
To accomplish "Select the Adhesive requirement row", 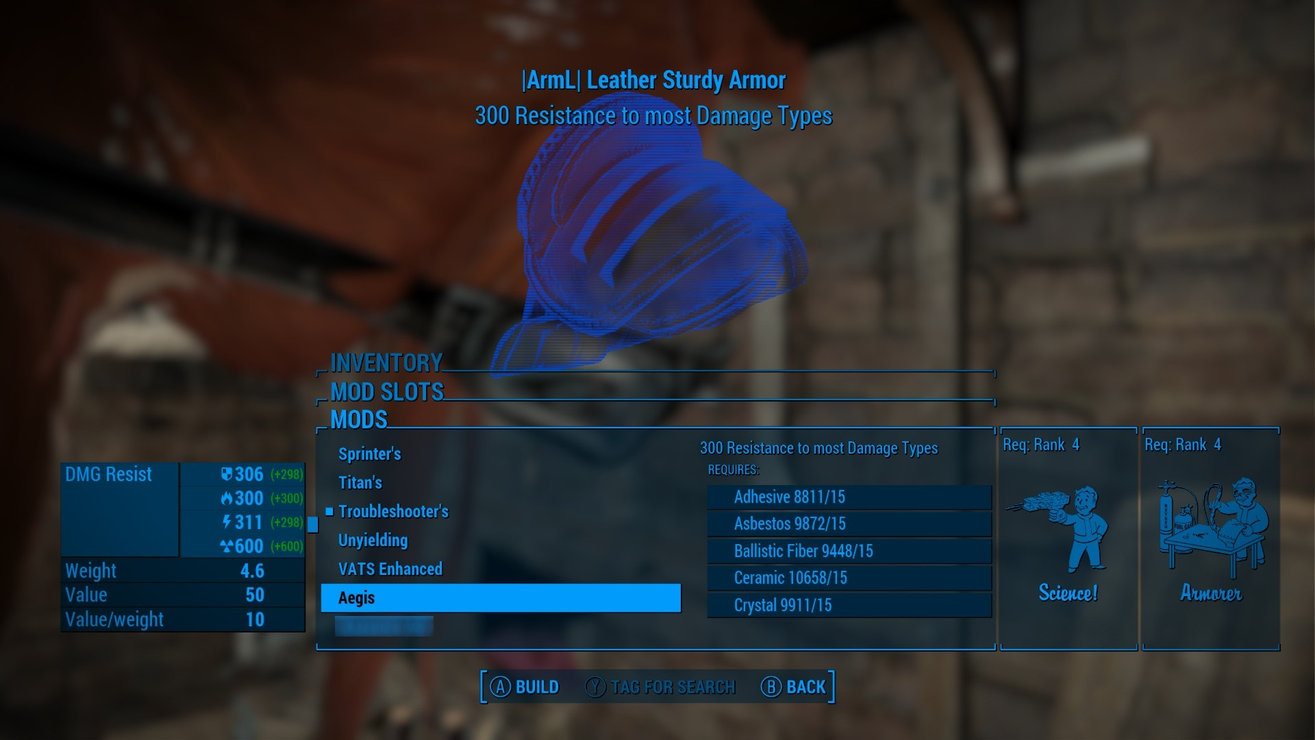I will (849, 497).
